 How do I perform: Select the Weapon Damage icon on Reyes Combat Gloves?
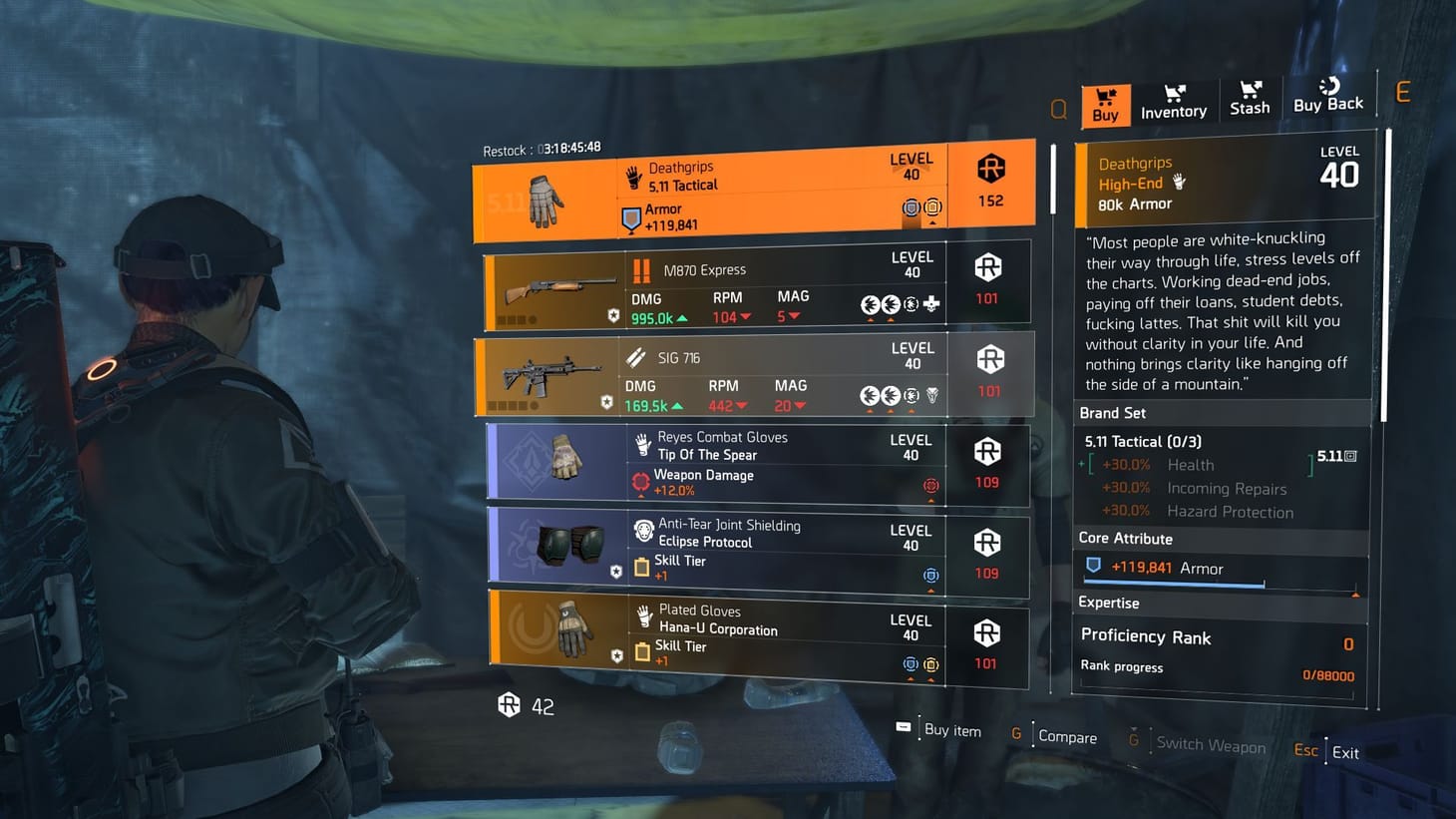[639, 481]
